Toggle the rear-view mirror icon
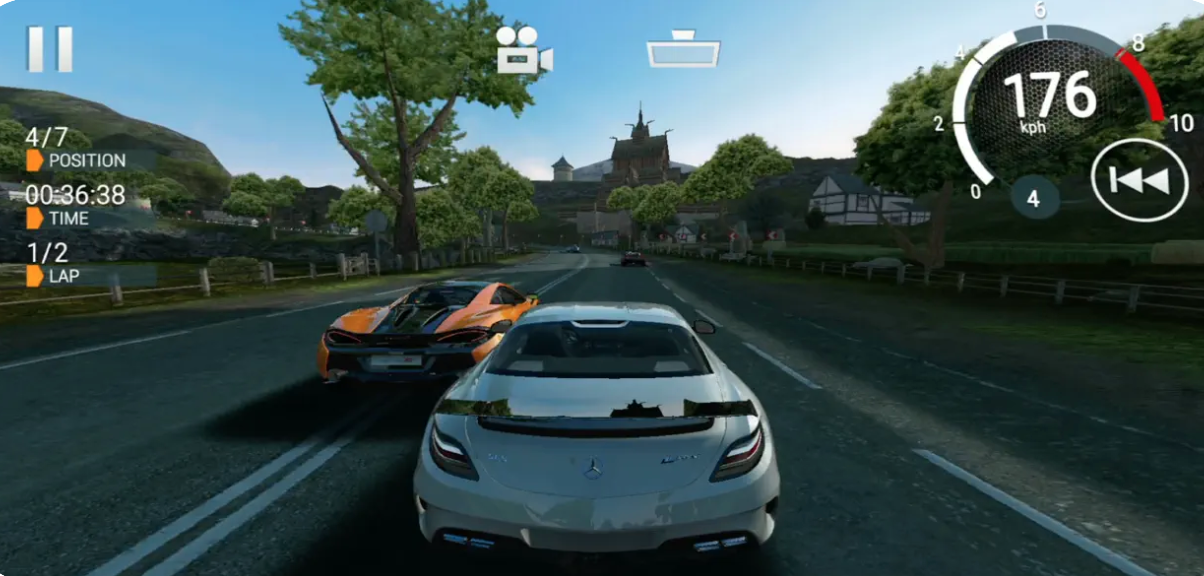Image resolution: width=1204 pixels, height=576 pixels. 683,50
